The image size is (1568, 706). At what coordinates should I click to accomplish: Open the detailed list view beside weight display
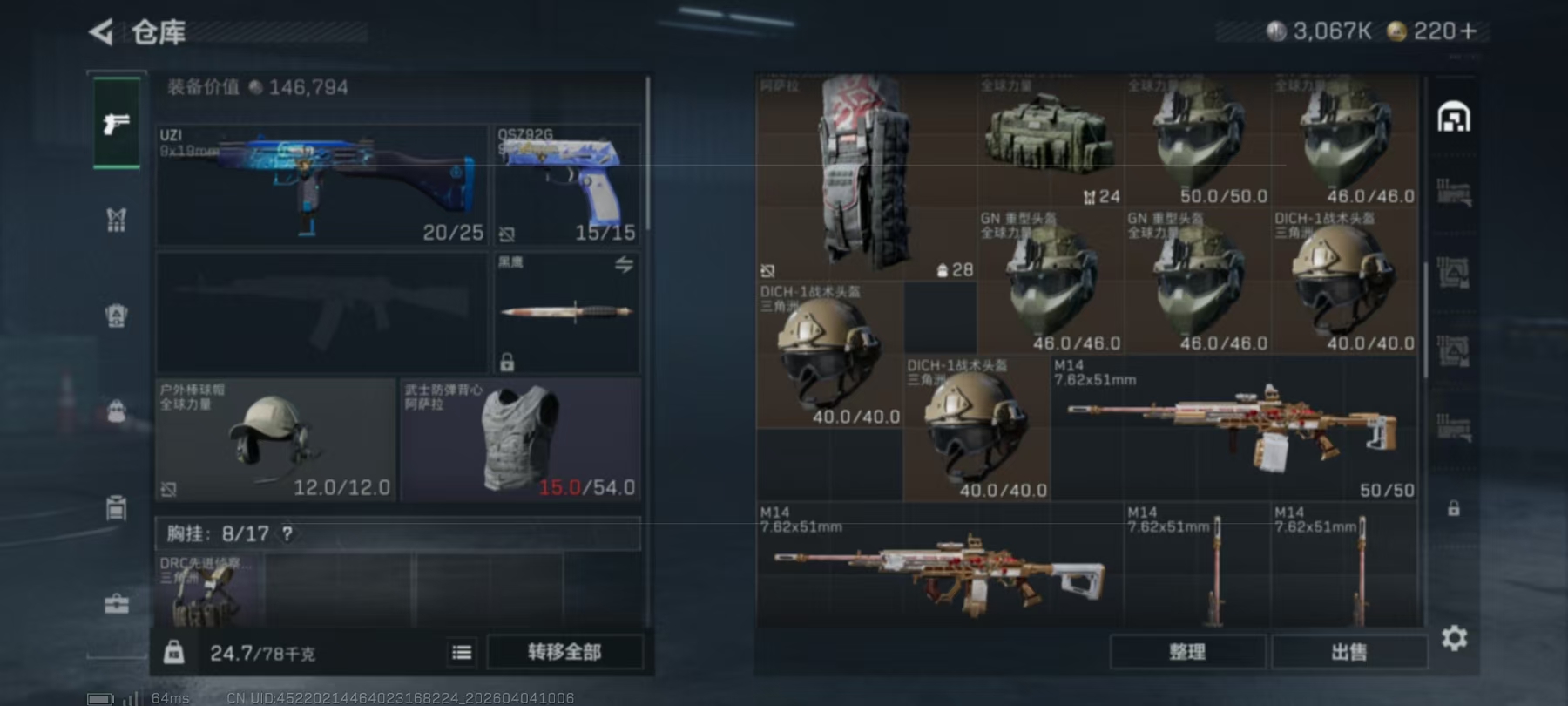463,652
